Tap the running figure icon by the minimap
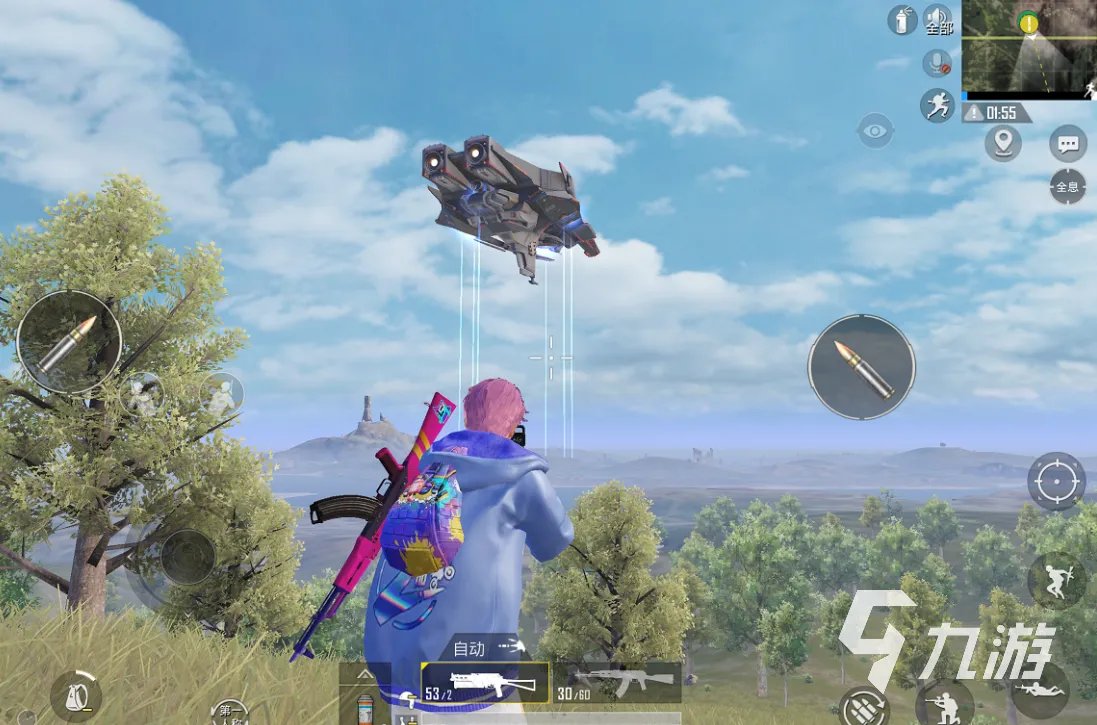 coord(937,105)
